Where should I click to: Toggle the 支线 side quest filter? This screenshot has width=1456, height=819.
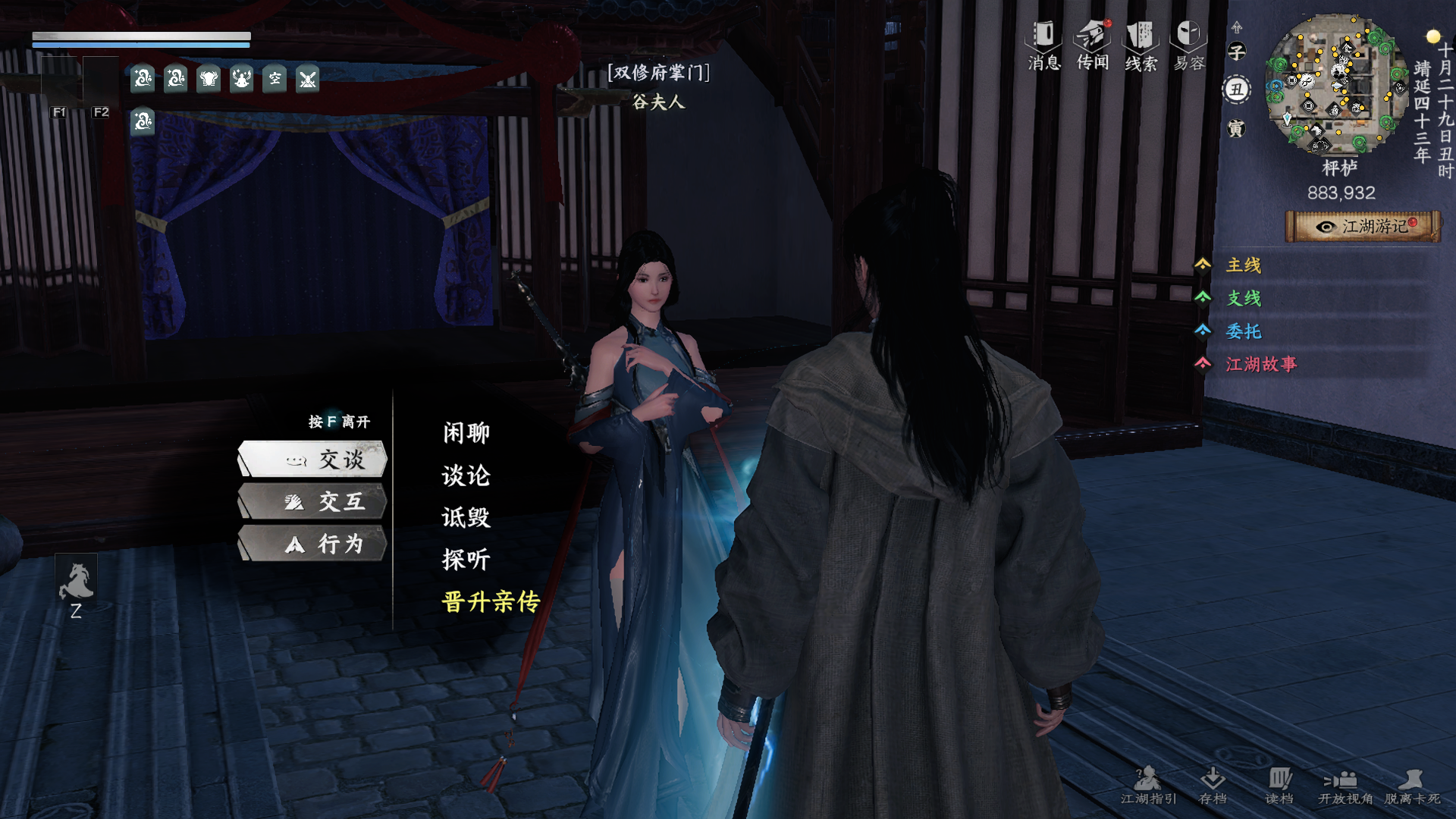point(1244,300)
